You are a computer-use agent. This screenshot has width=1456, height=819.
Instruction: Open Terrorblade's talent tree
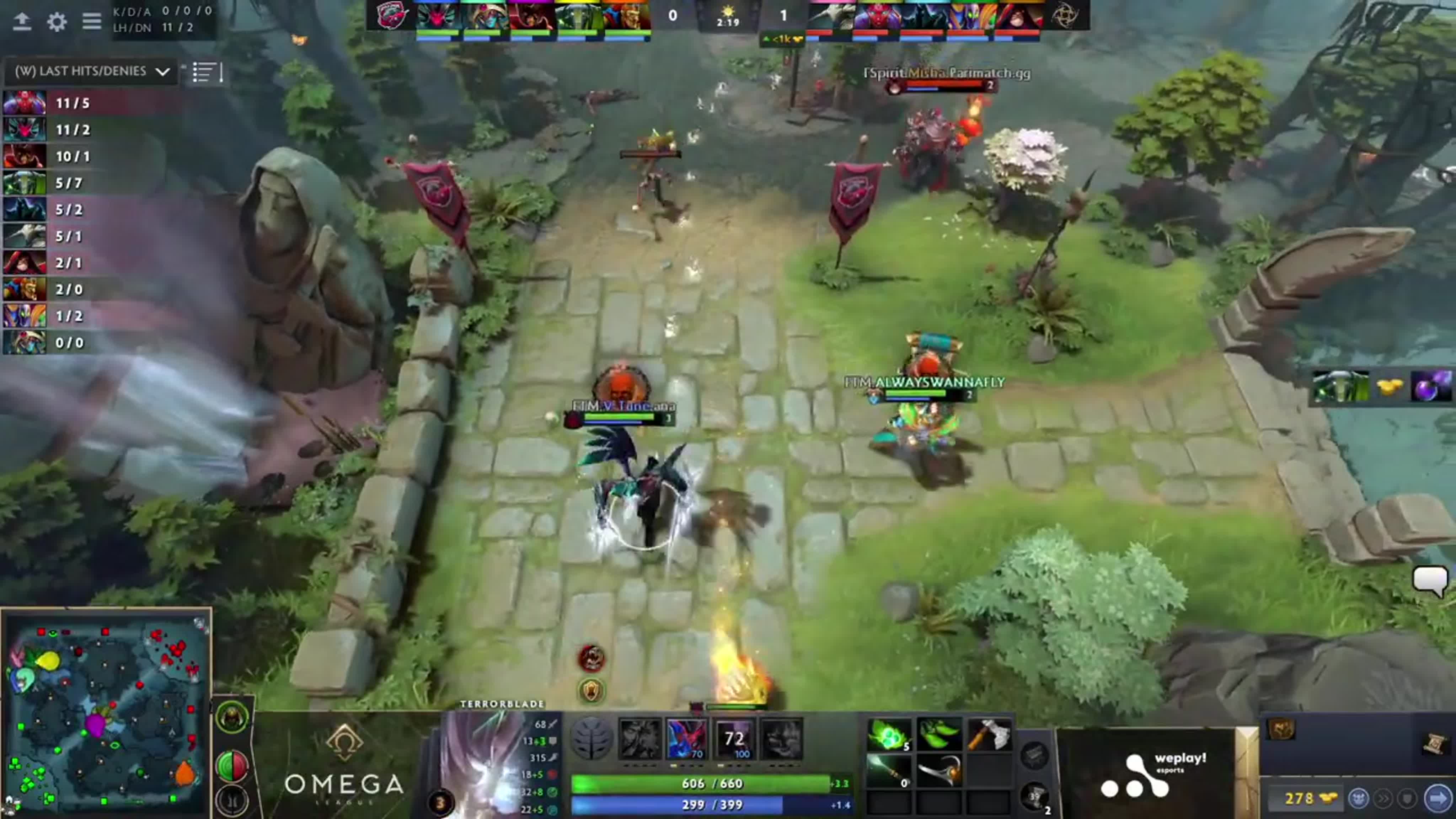(x=591, y=738)
